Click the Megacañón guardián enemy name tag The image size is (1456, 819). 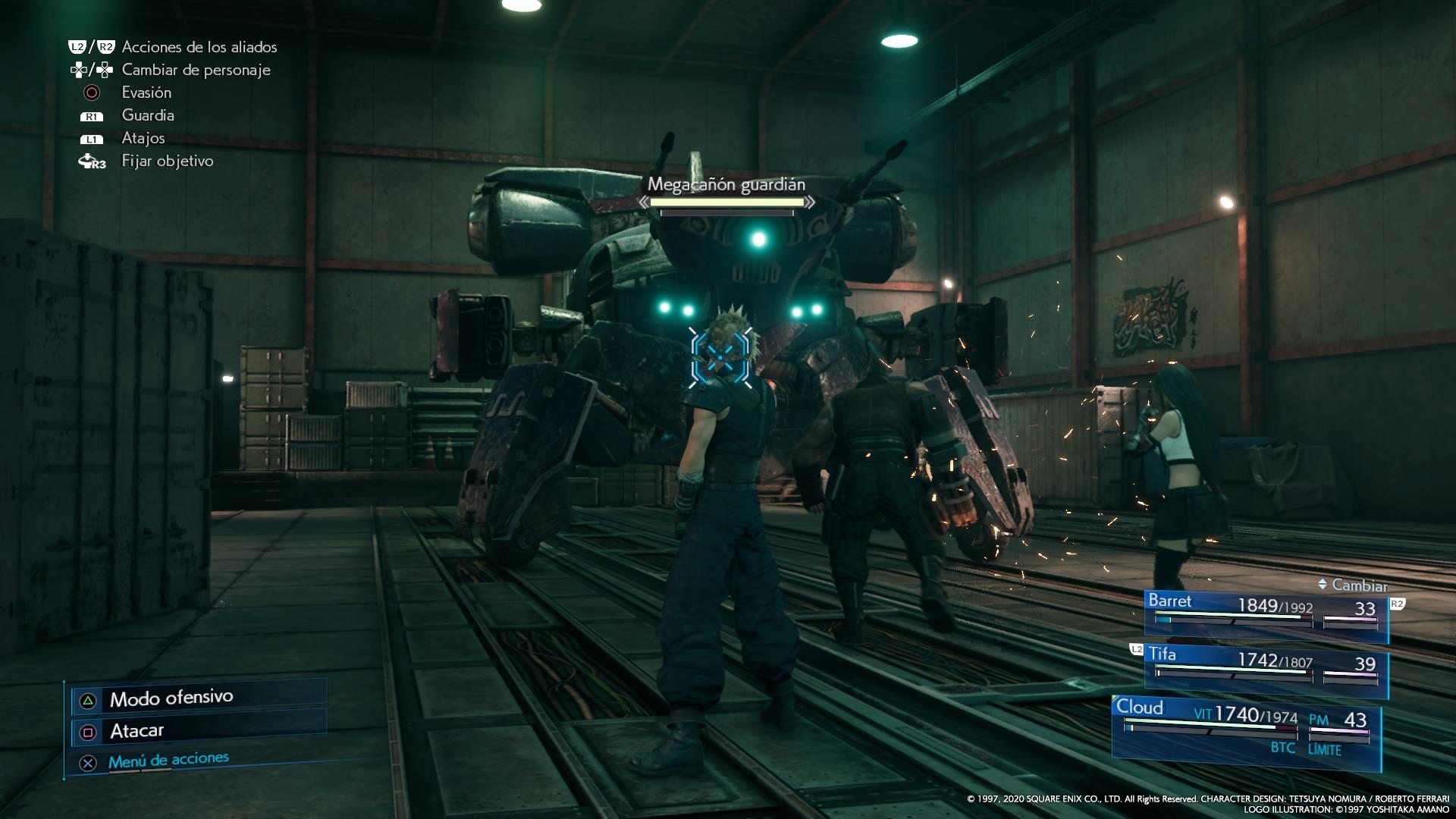(x=726, y=184)
